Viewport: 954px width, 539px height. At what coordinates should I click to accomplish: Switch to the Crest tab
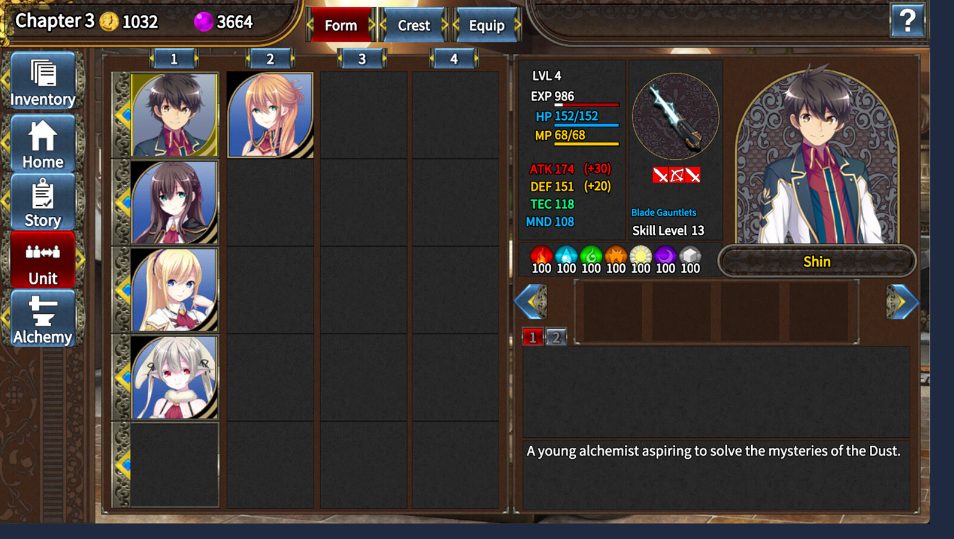(414, 25)
